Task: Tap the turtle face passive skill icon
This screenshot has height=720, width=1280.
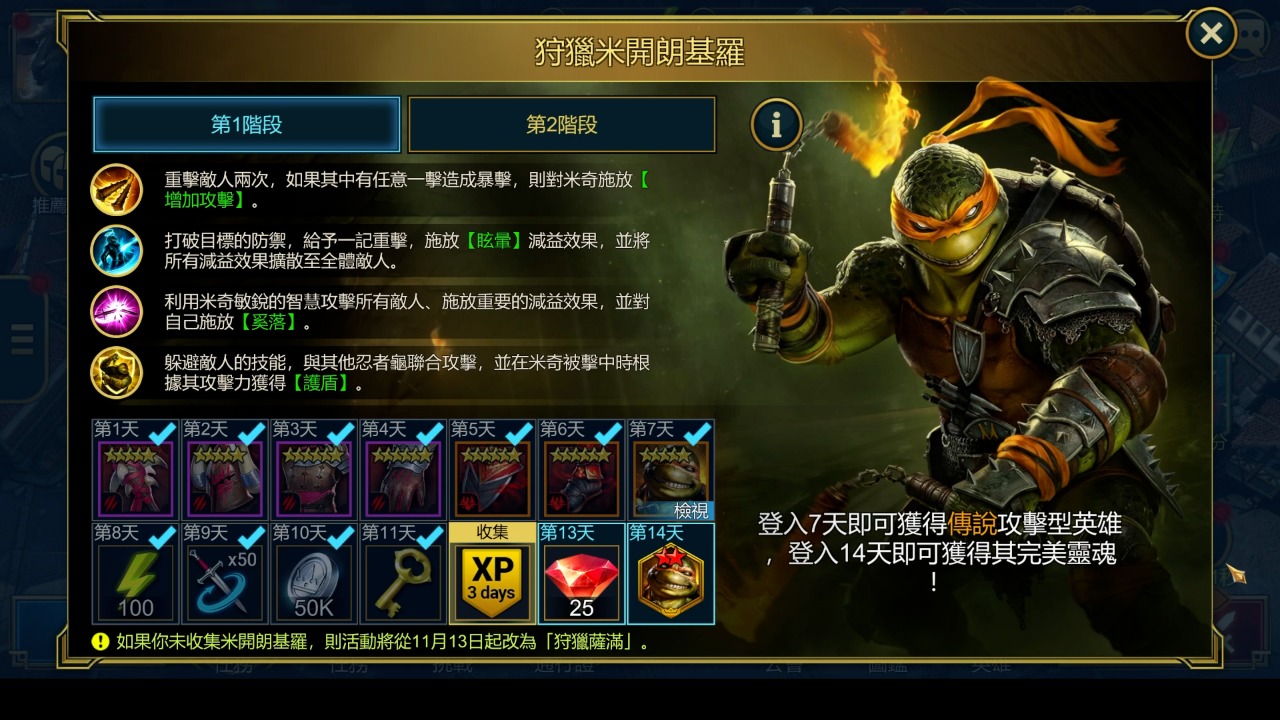Action: pos(117,372)
